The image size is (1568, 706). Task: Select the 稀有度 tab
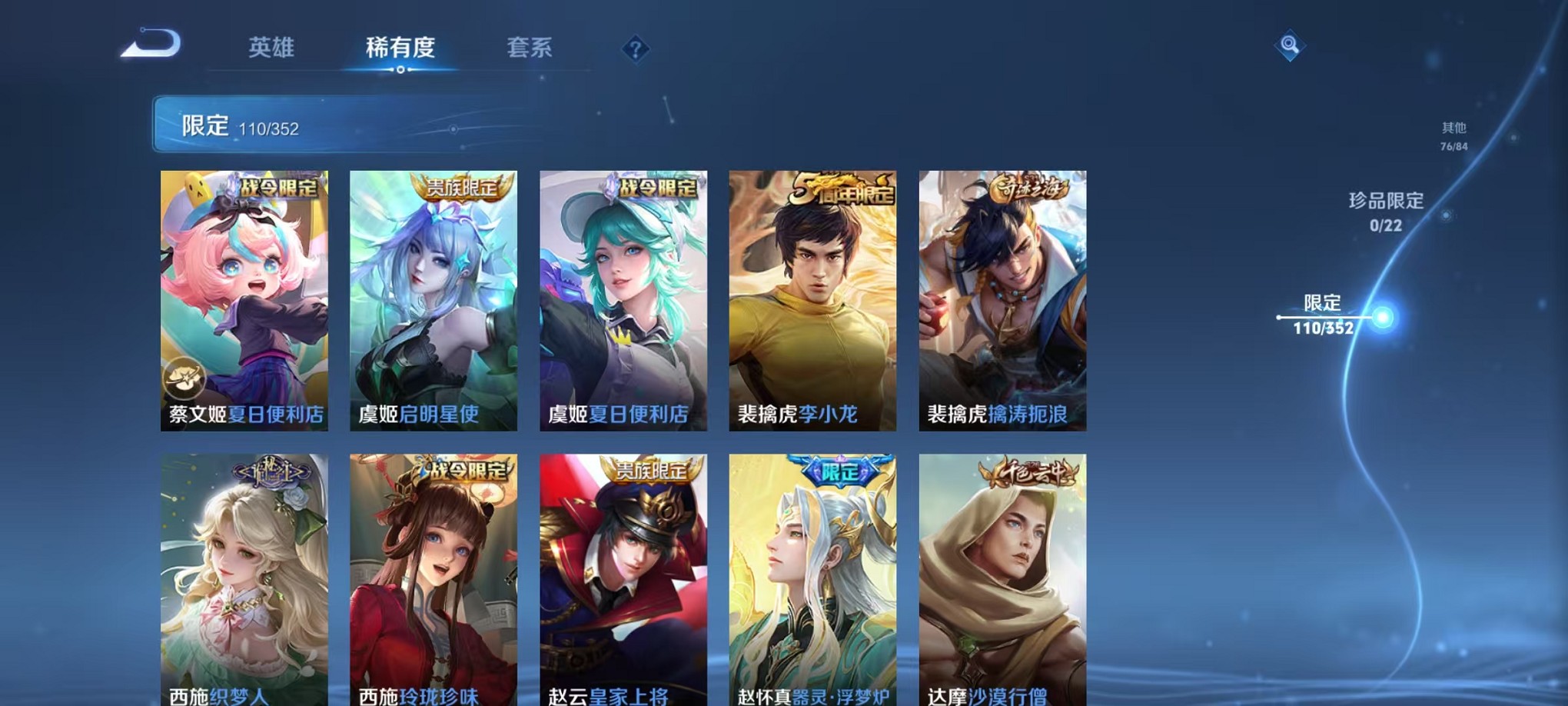coord(399,48)
